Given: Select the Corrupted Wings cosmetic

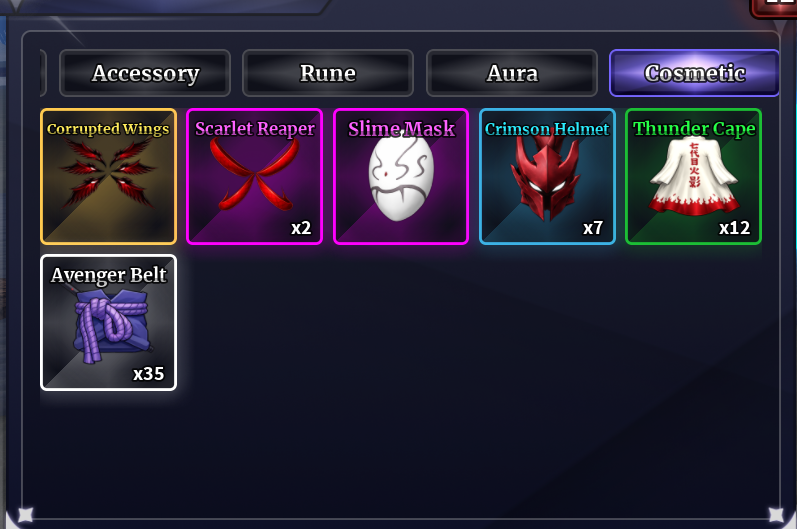Looking at the screenshot, I should [x=108, y=176].
